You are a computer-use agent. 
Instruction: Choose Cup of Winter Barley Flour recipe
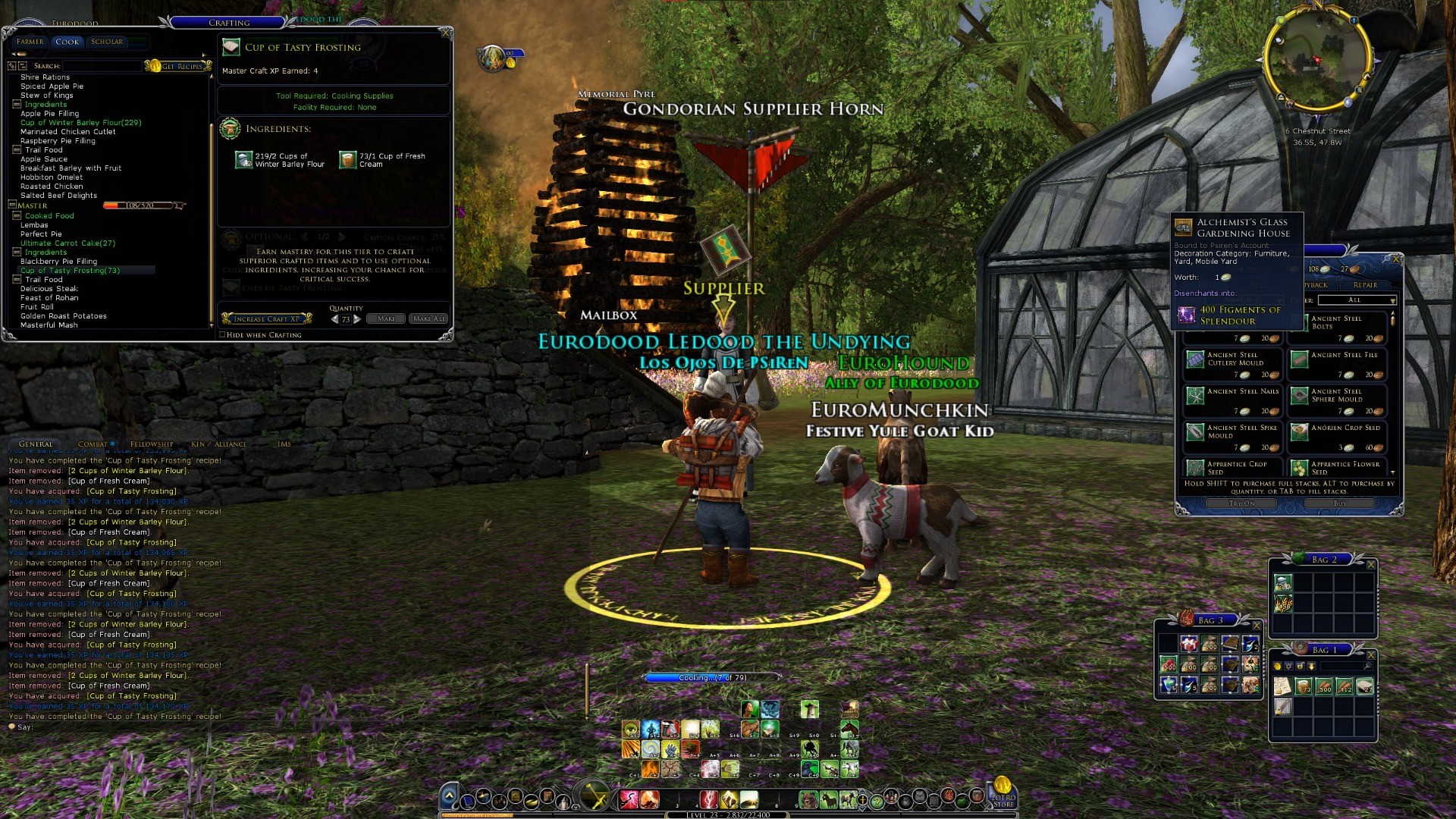point(80,123)
